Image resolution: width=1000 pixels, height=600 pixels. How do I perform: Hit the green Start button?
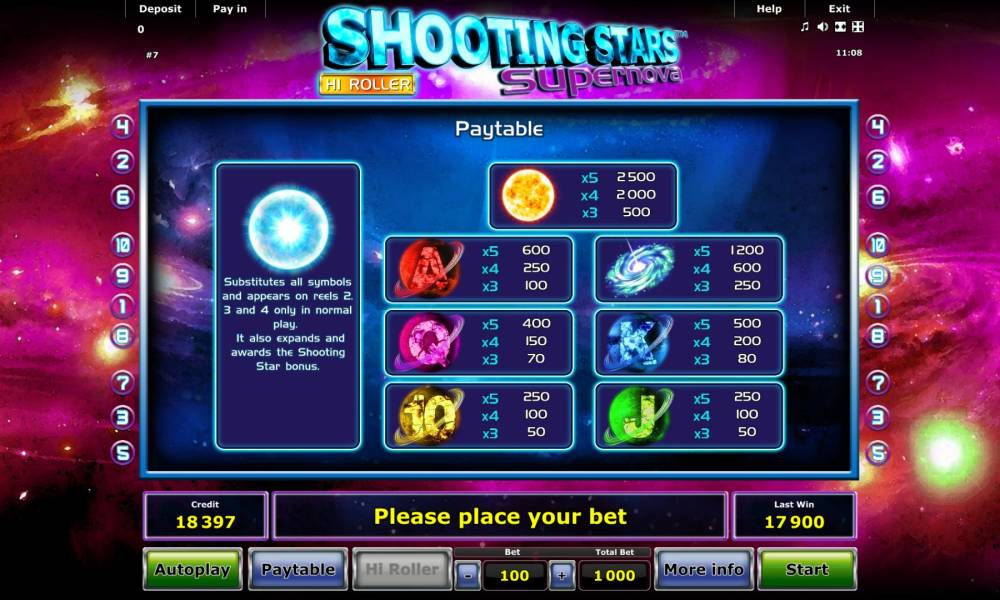click(x=806, y=569)
